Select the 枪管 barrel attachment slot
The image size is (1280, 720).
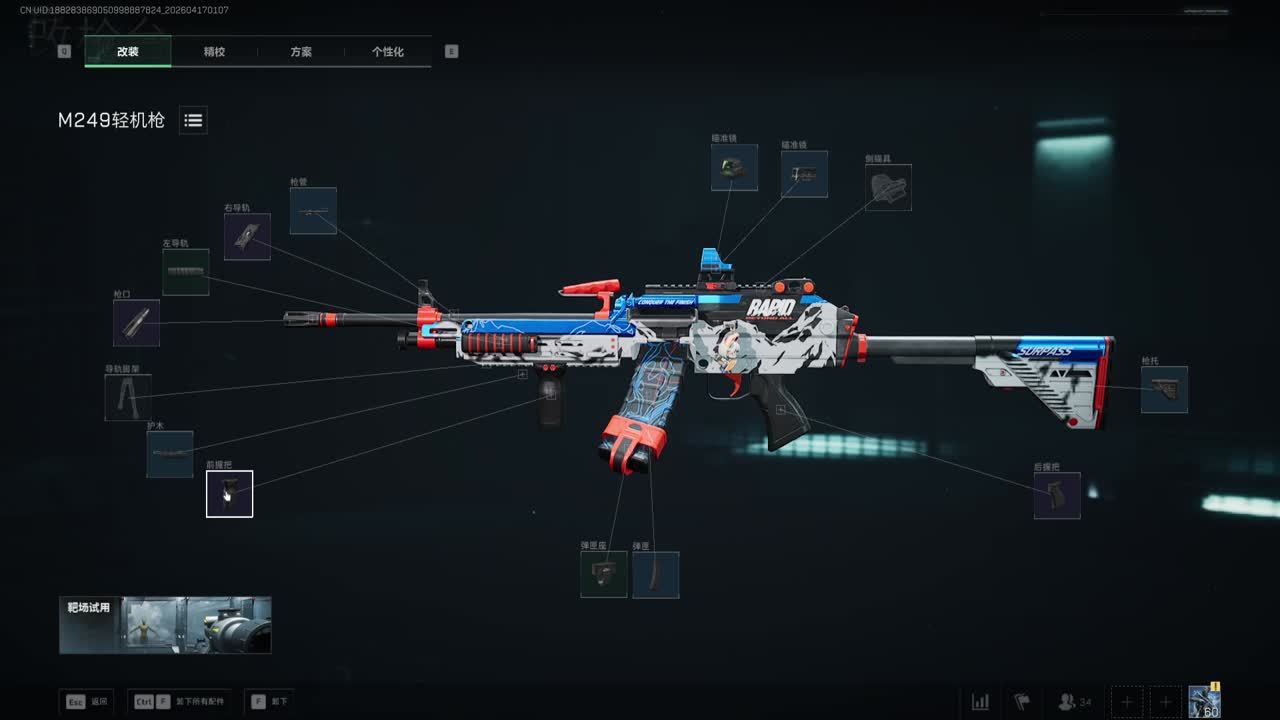point(313,211)
